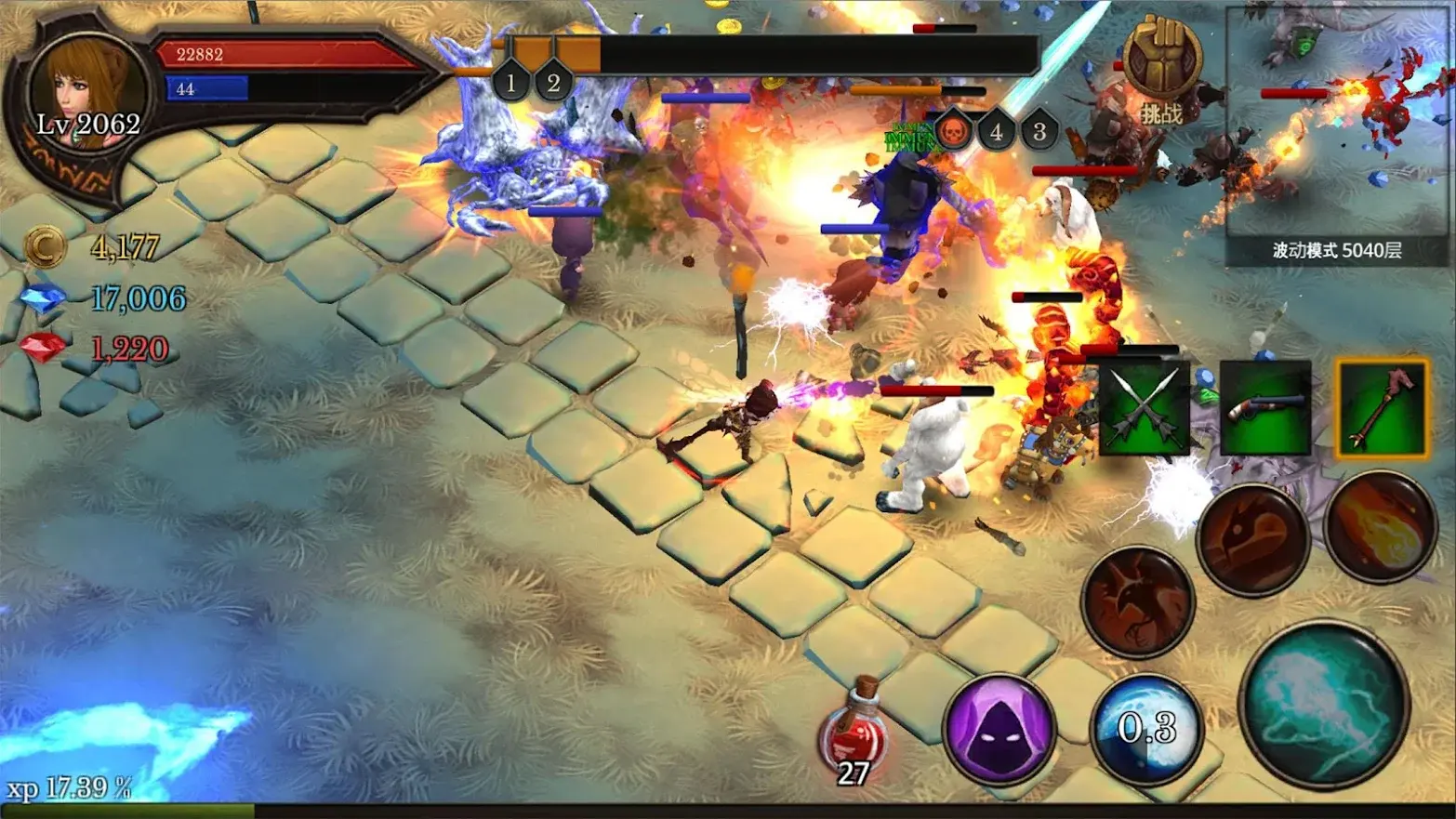
Task: Use the phoenix bird fire skill
Action: (1138, 601)
